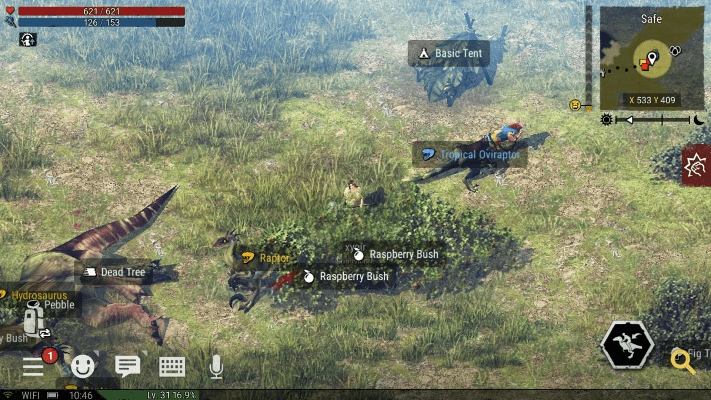Toggle the microphone voice chat
The height and width of the screenshot is (400, 711).
(x=216, y=367)
